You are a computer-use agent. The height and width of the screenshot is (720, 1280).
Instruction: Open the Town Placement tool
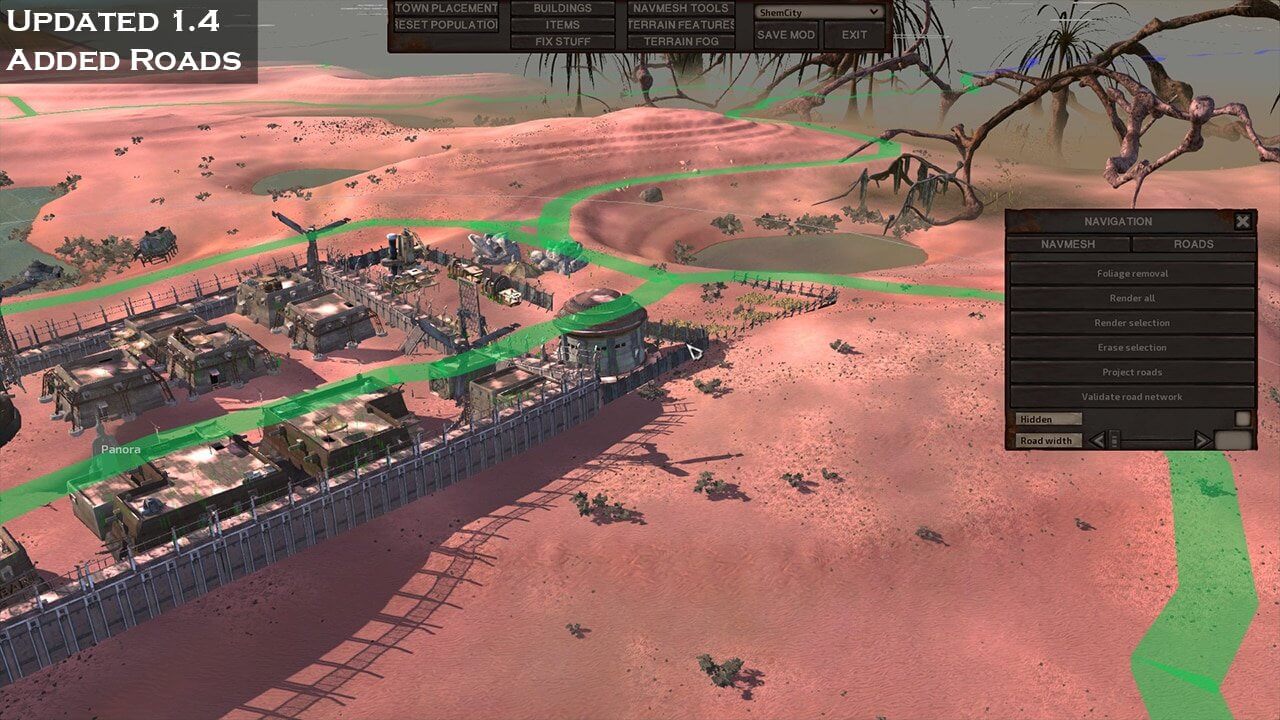click(x=445, y=9)
